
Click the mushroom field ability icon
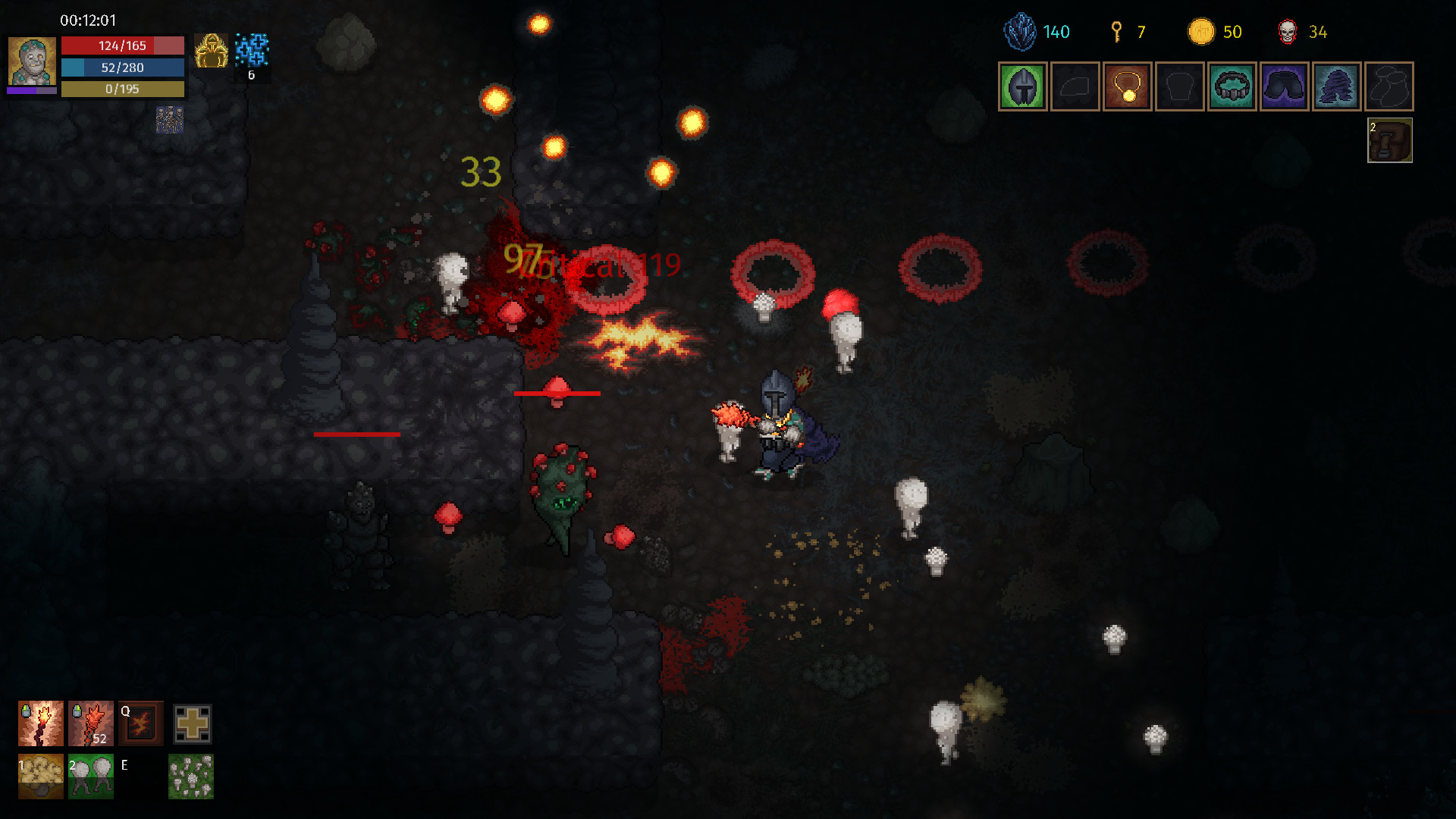[x=190, y=776]
